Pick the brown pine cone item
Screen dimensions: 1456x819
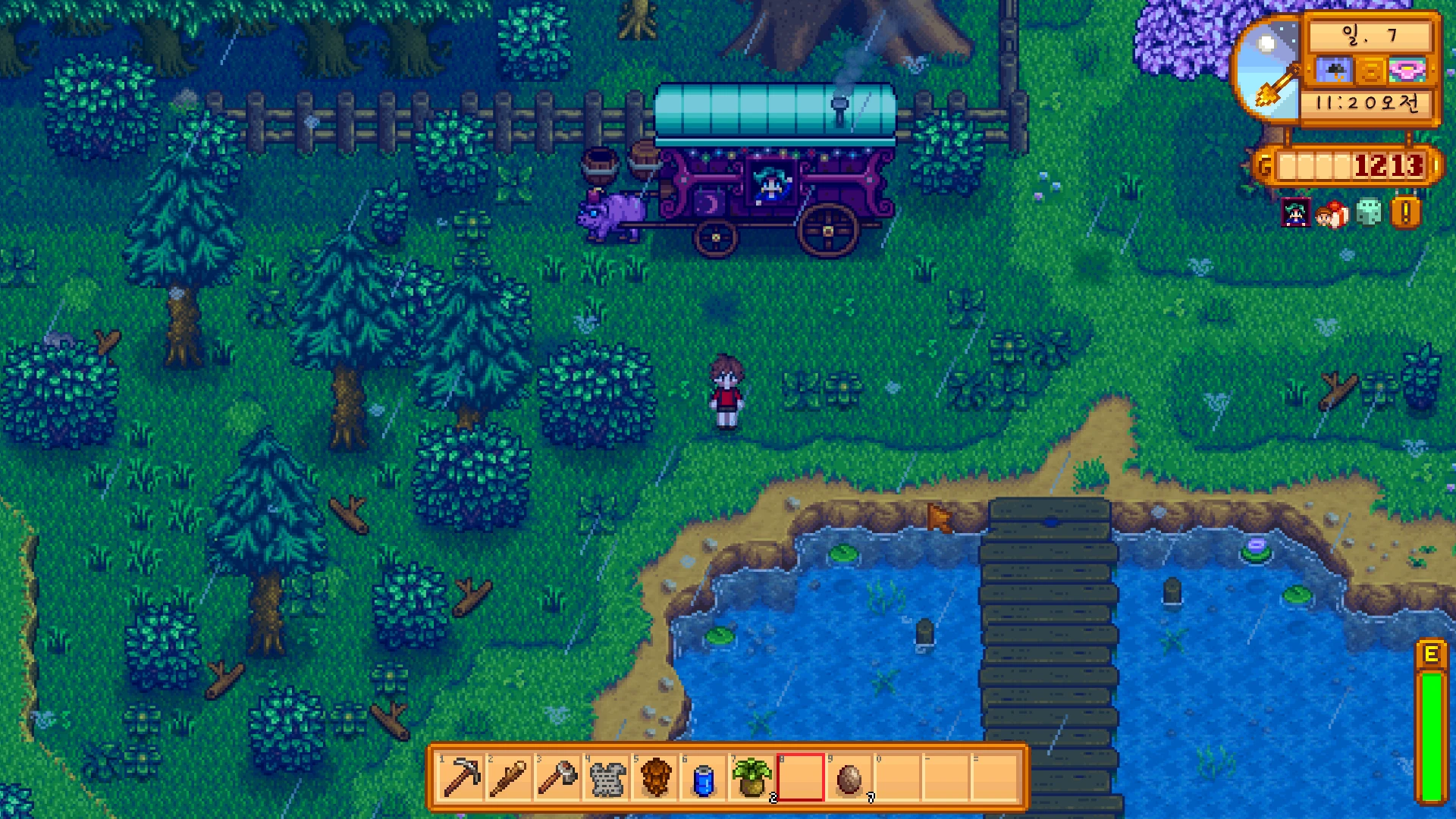655,777
